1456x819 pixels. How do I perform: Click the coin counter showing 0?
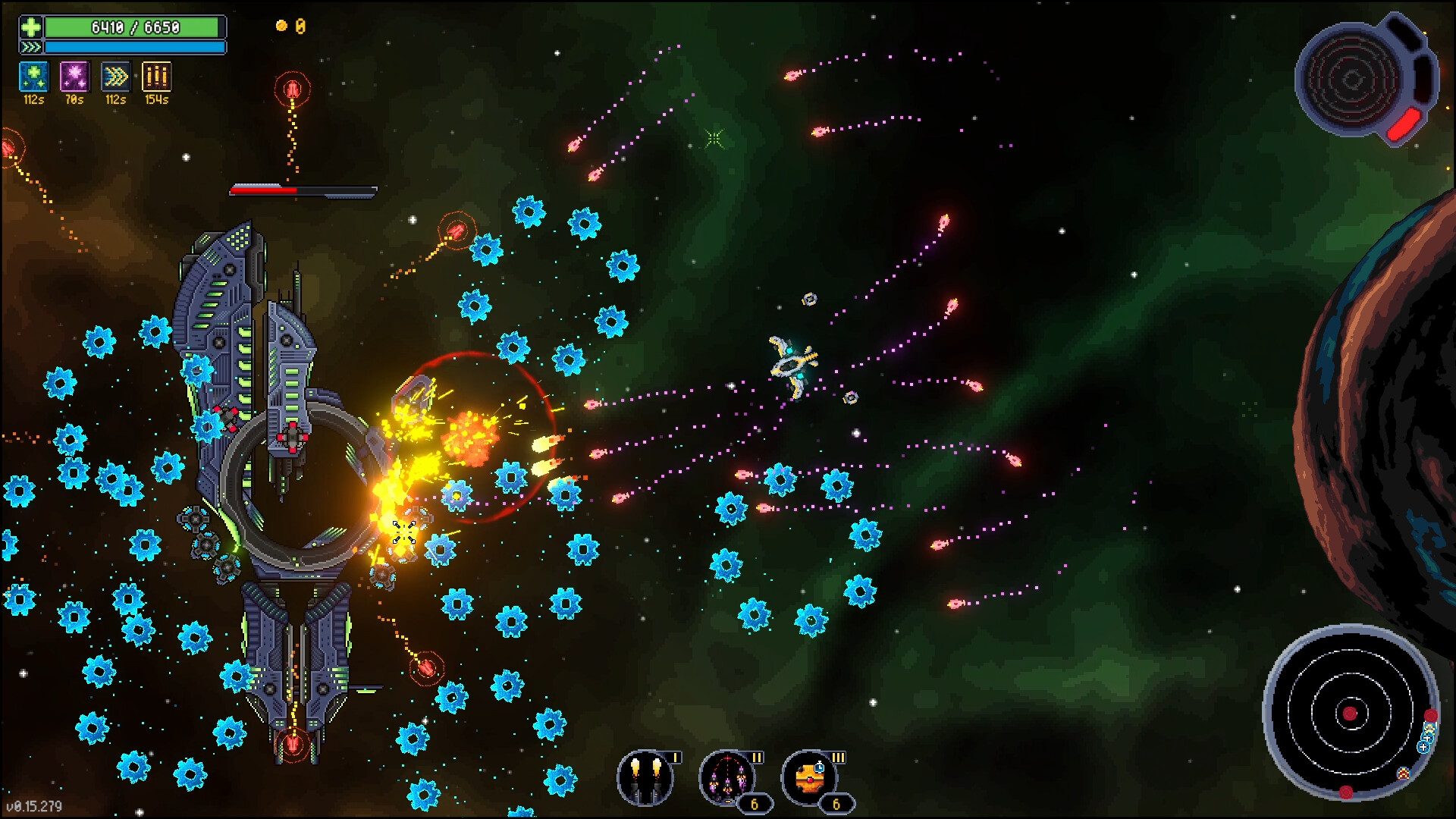point(300,24)
